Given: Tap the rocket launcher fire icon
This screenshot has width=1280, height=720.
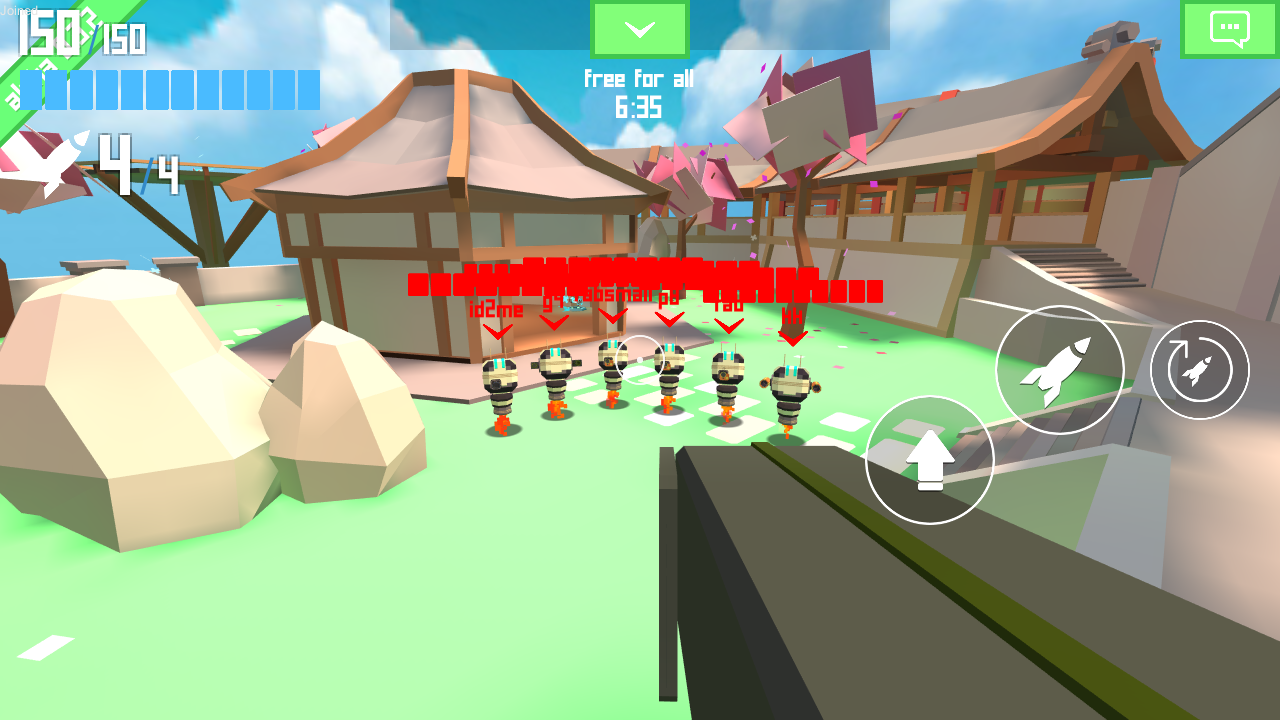Looking at the screenshot, I should click(1060, 368).
